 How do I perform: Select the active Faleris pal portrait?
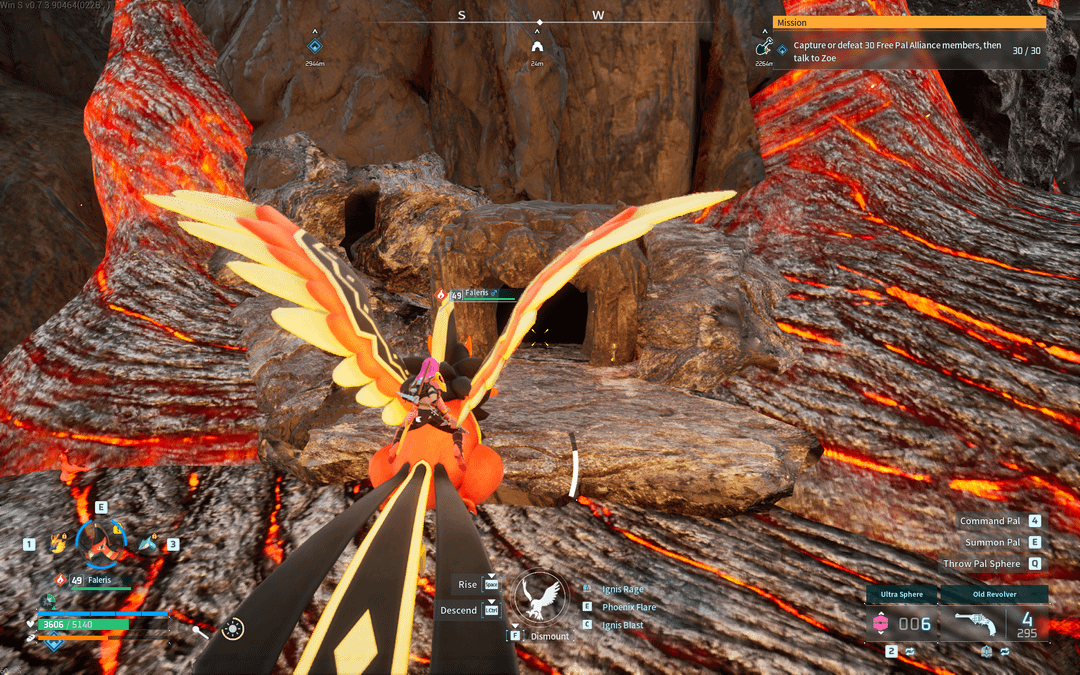click(102, 542)
